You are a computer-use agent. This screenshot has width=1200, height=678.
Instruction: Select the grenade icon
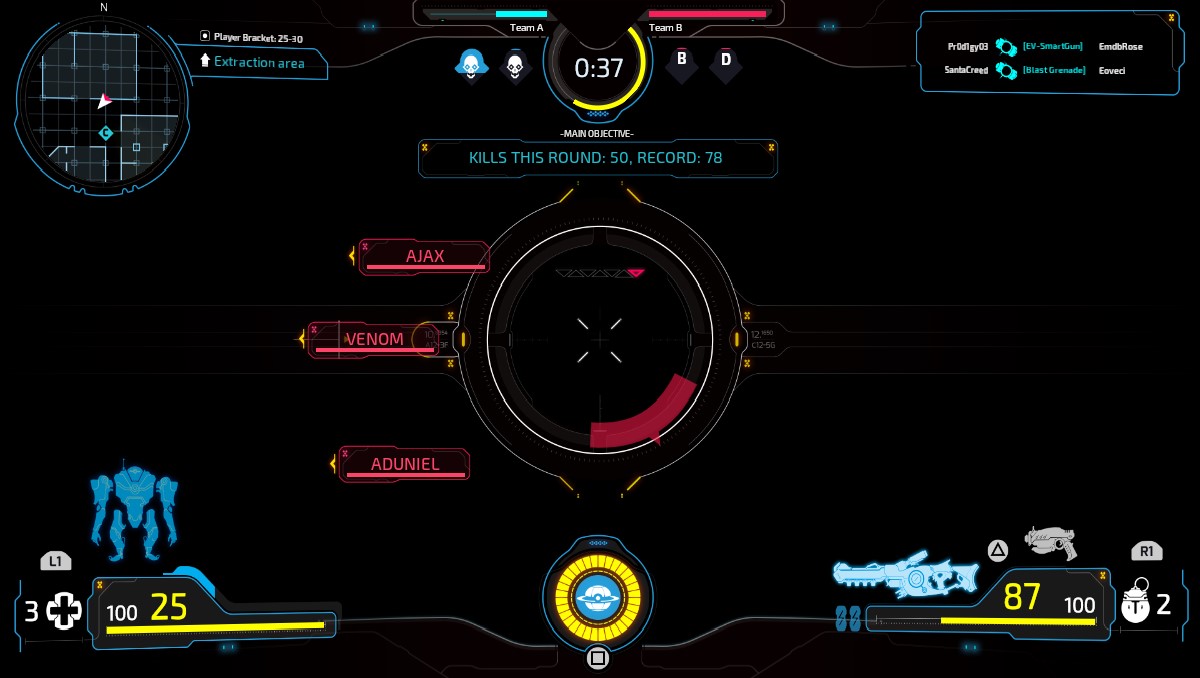point(1136,604)
